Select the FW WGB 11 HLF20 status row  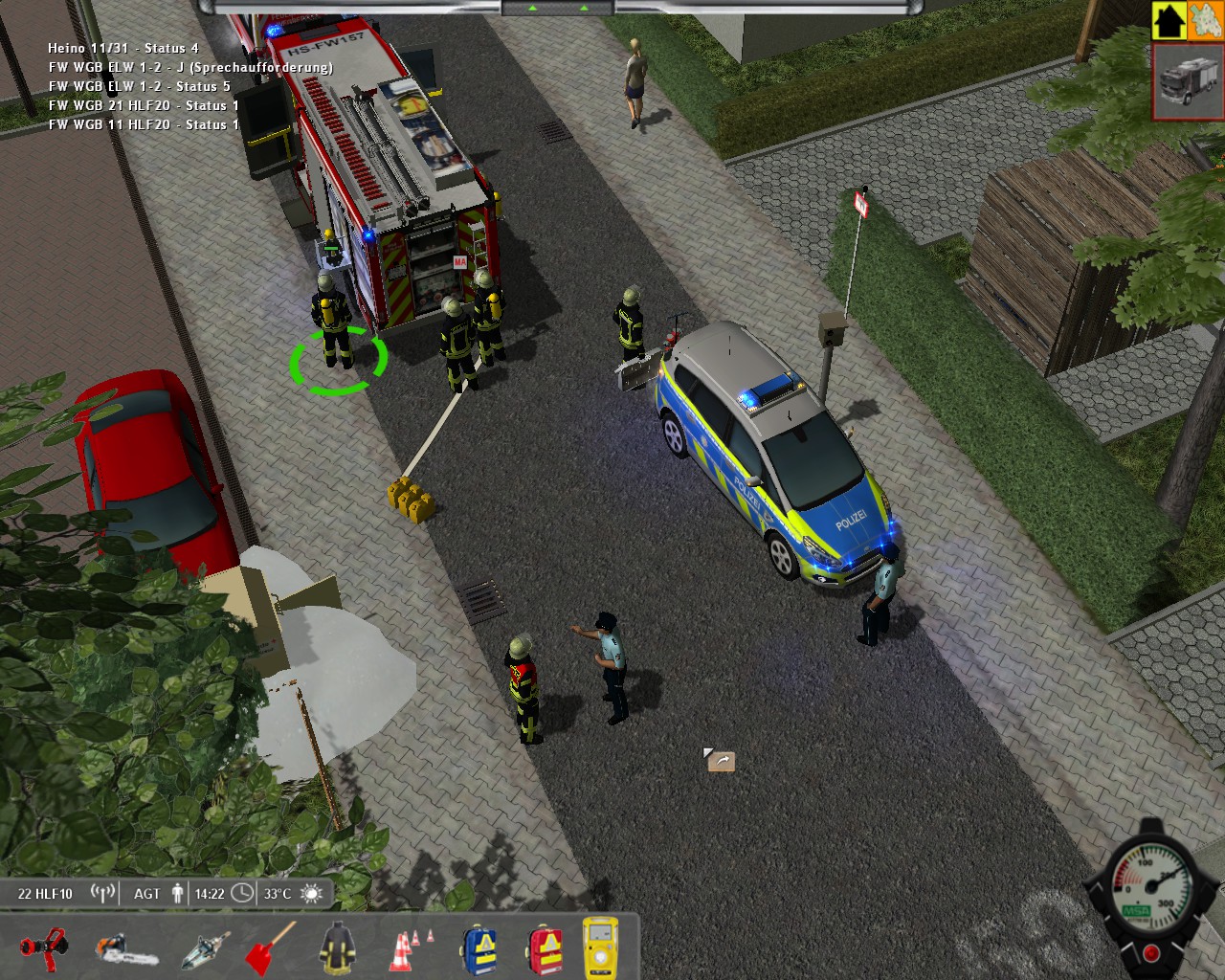click(x=144, y=124)
